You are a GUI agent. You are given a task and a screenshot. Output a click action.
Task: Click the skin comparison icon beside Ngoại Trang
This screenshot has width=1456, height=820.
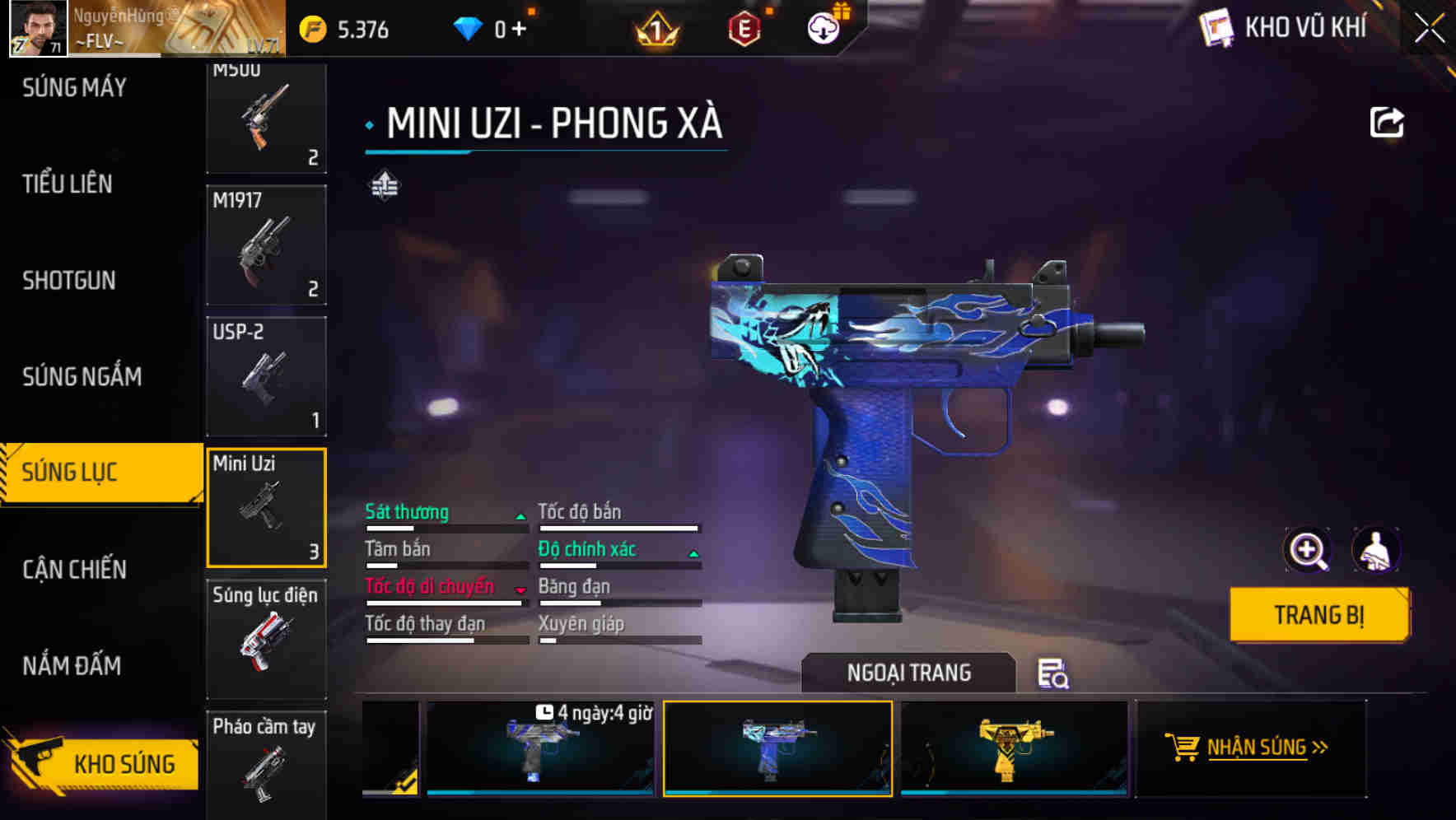click(x=1054, y=675)
